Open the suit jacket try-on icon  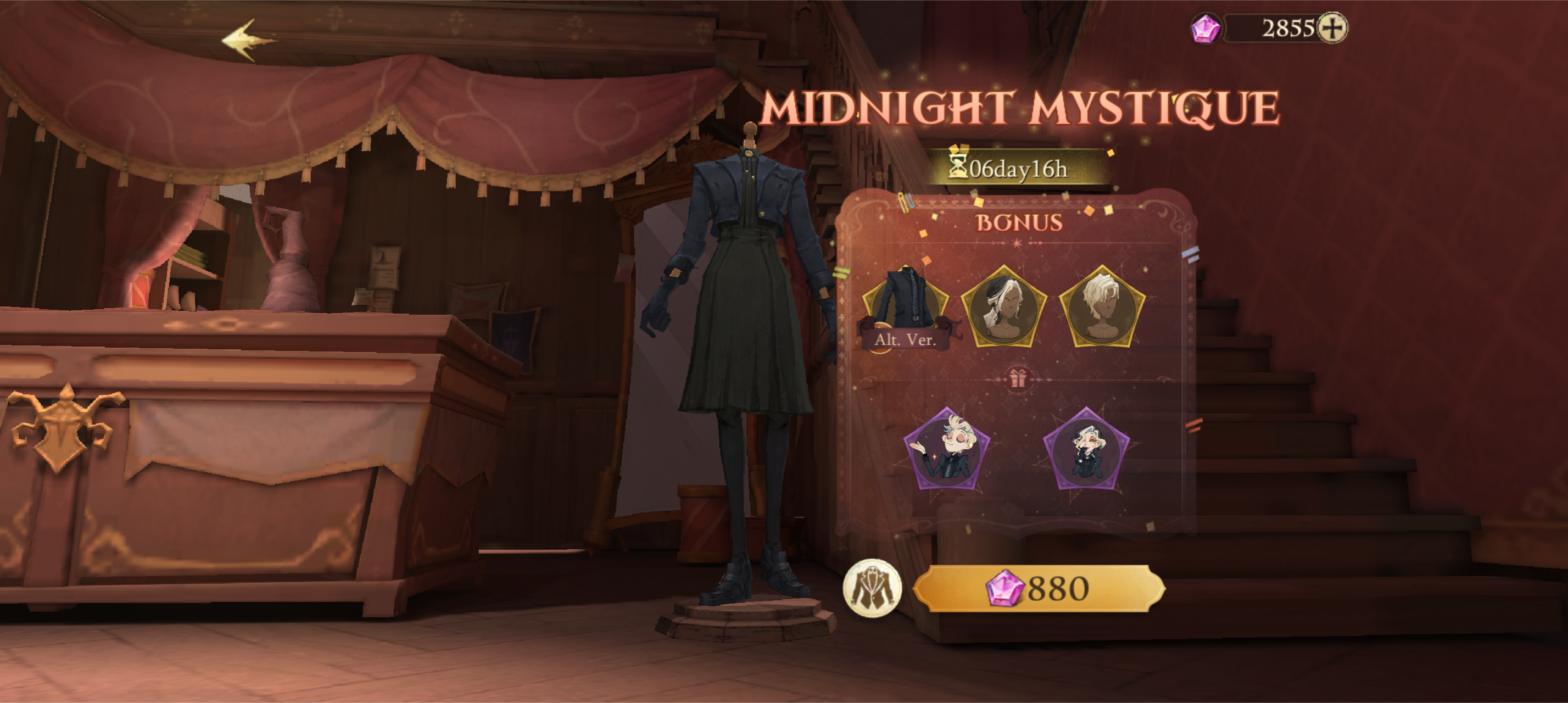[872, 588]
